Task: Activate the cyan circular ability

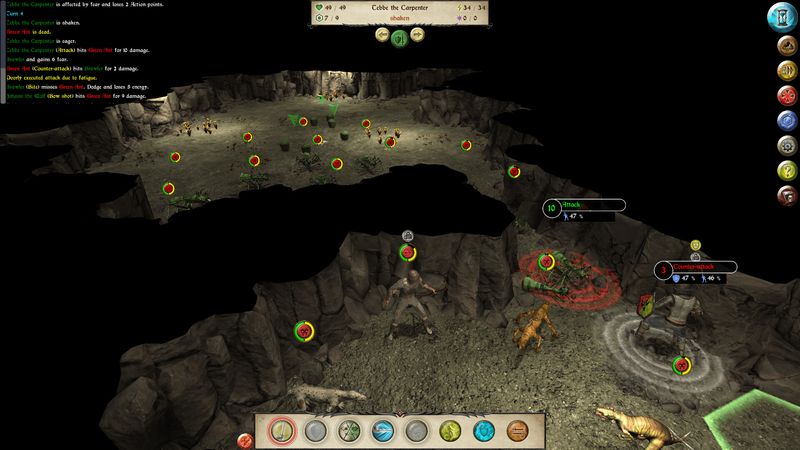Action: click(485, 431)
